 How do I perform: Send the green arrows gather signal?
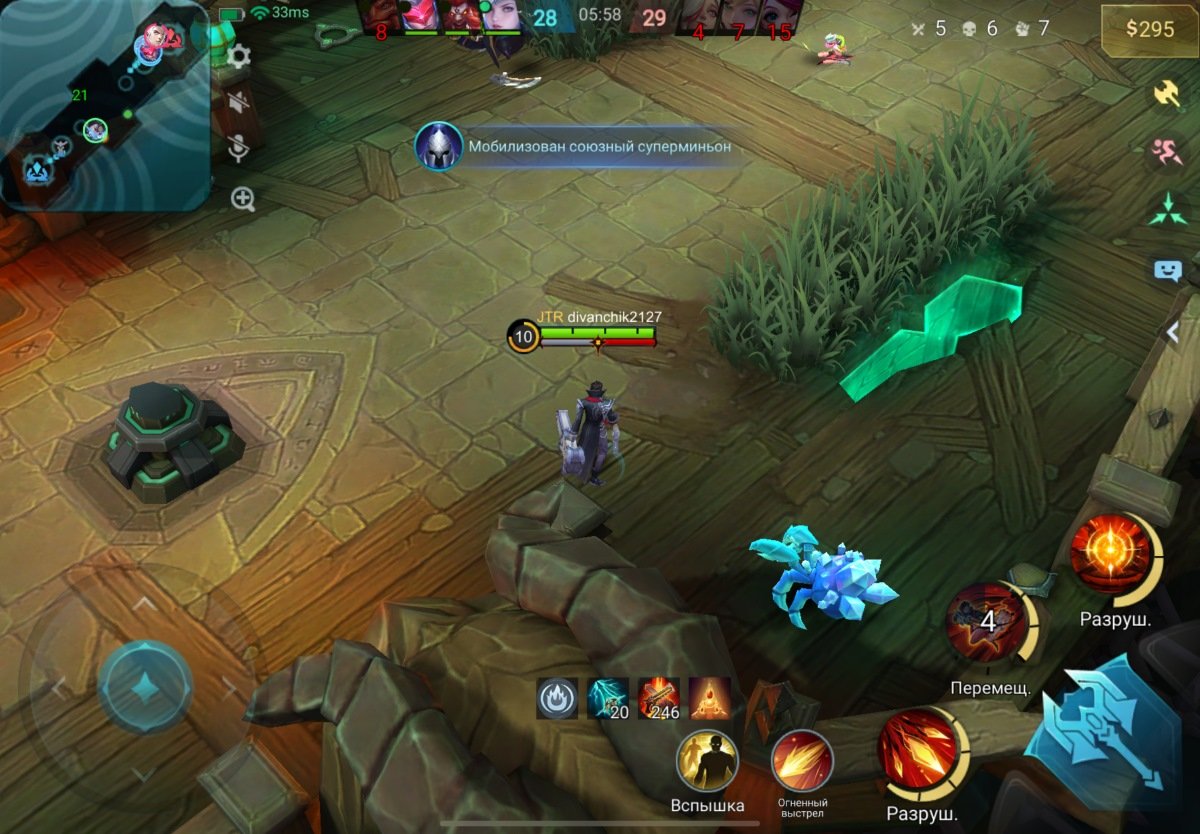(1167, 210)
